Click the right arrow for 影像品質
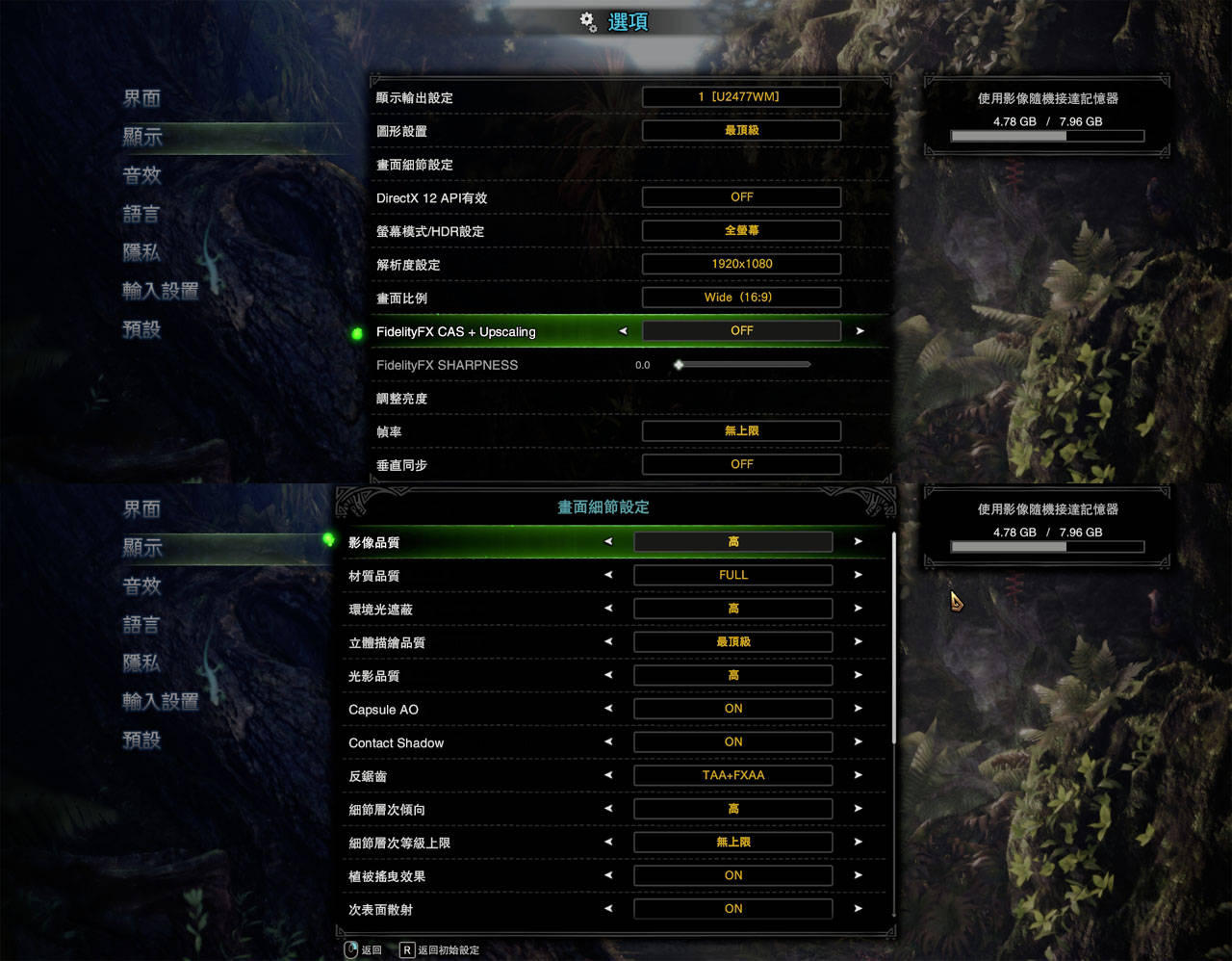The height and width of the screenshot is (961, 1232). click(858, 542)
